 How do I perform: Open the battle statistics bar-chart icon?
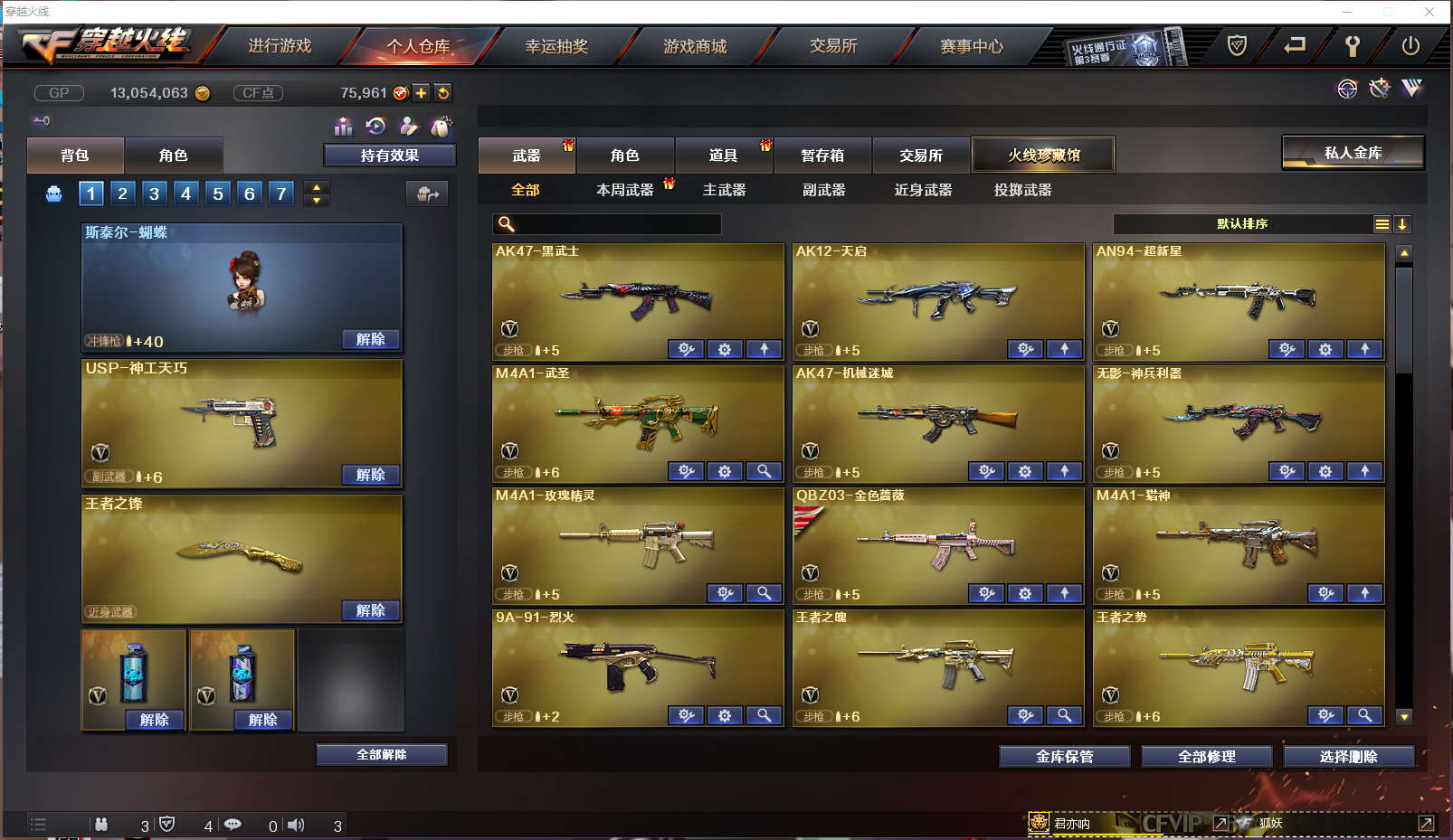[343, 127]
